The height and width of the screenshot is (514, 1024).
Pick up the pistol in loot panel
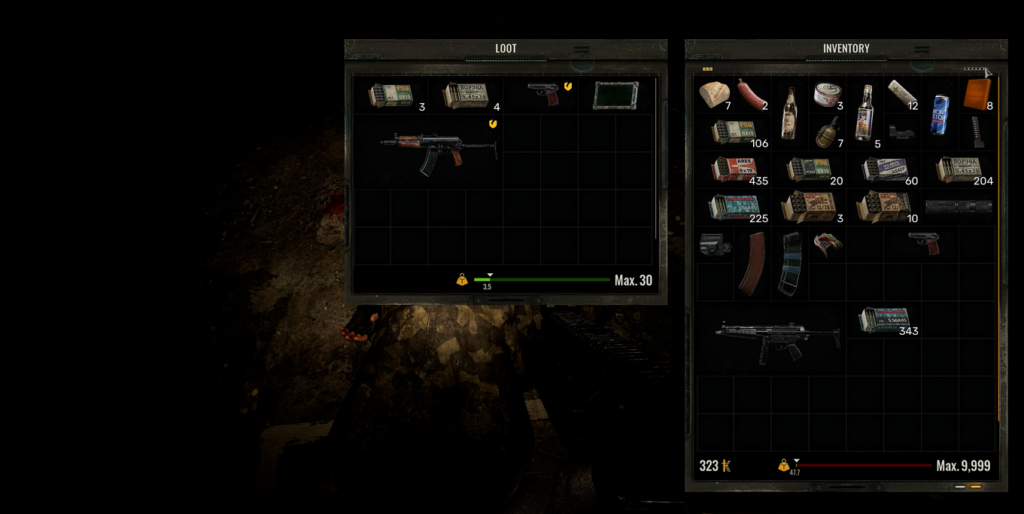click(x=544, y=93)
